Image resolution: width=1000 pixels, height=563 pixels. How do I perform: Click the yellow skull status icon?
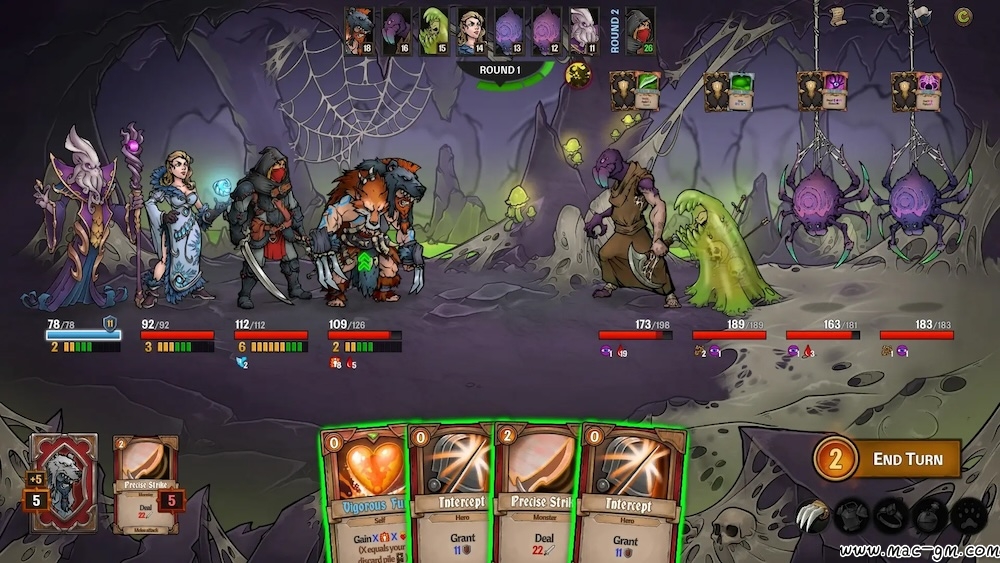578,73
